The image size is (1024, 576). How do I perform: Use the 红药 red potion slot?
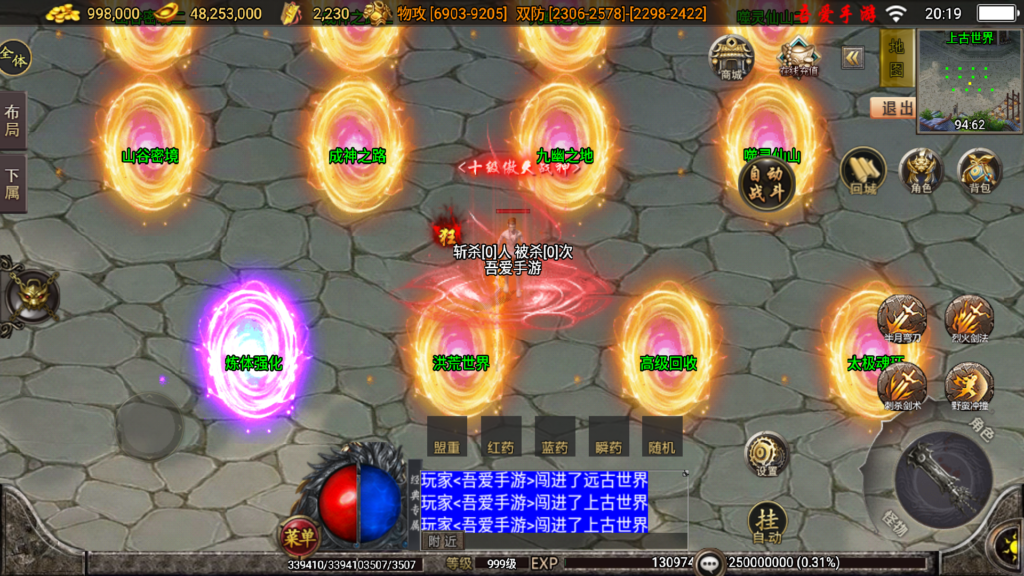(x=501, y=437)
